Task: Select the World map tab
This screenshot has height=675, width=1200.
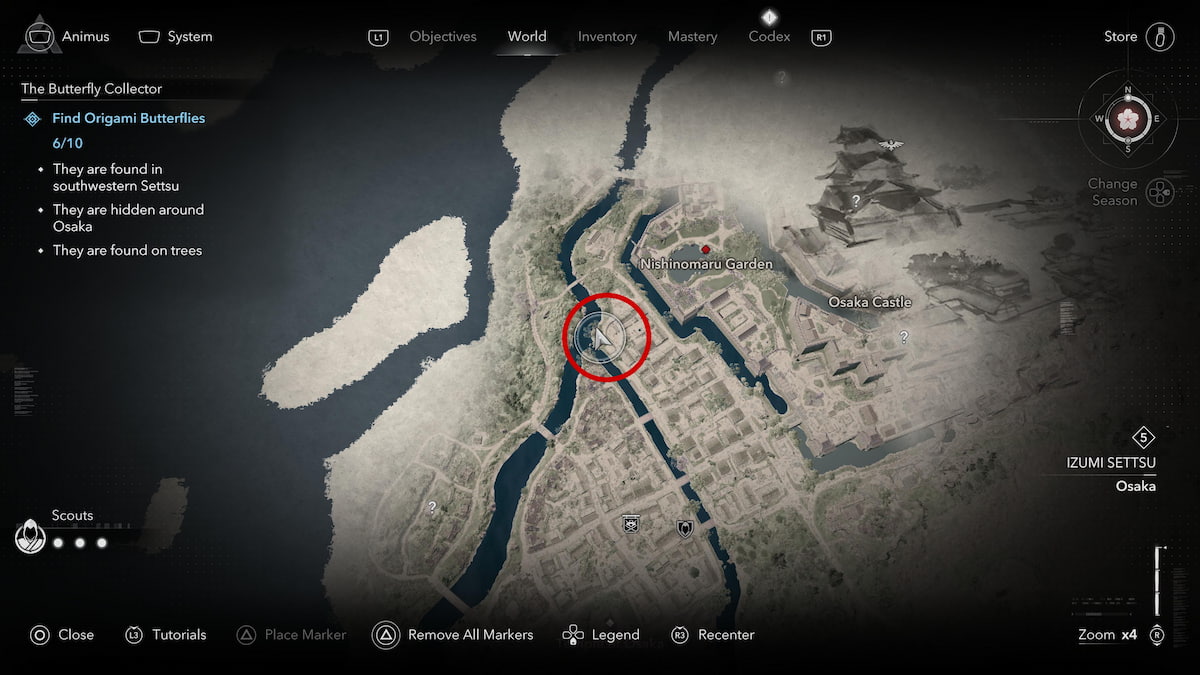Action: tap(526, 37)
